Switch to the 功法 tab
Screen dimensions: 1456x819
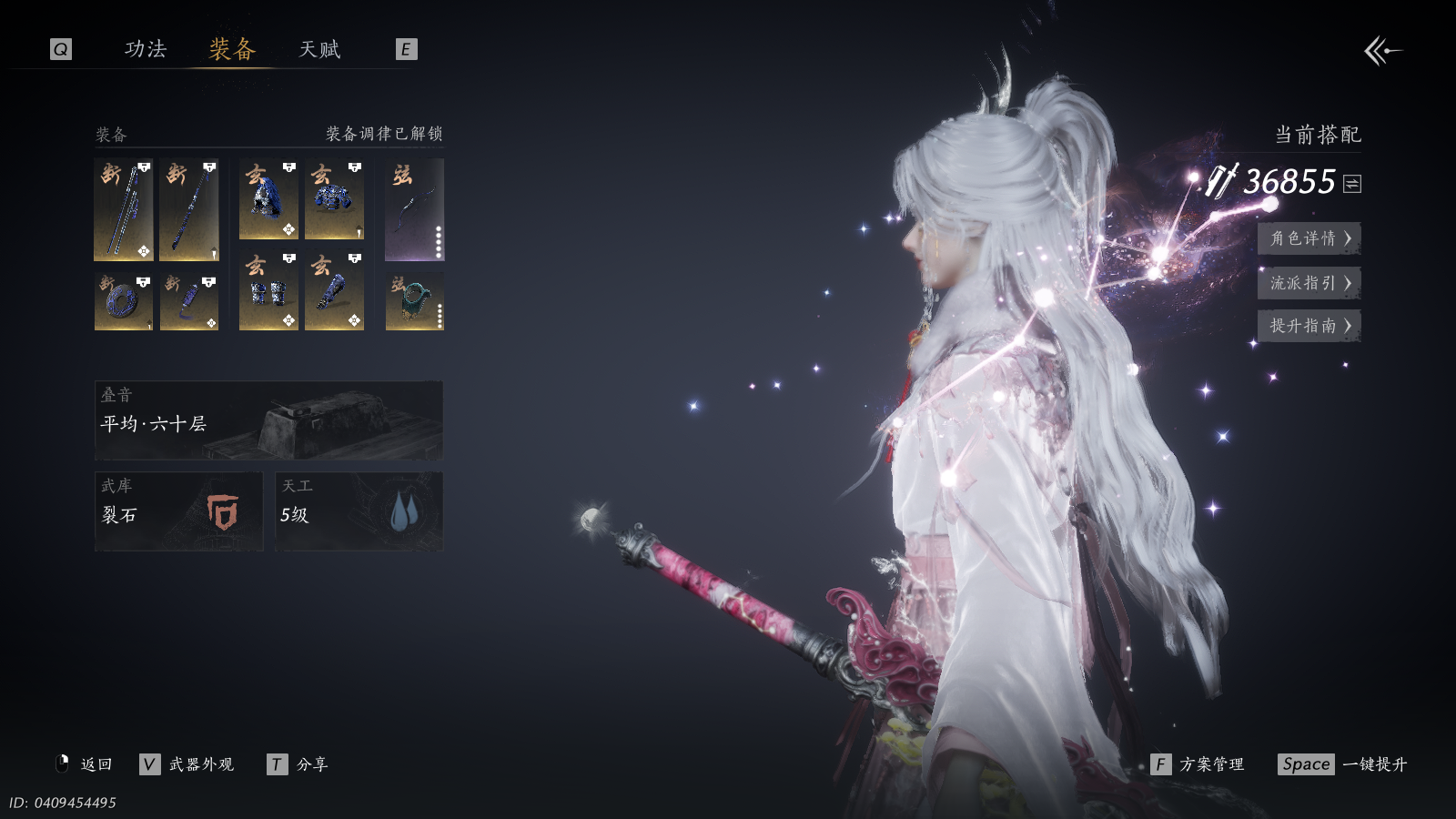click(146, 49)
